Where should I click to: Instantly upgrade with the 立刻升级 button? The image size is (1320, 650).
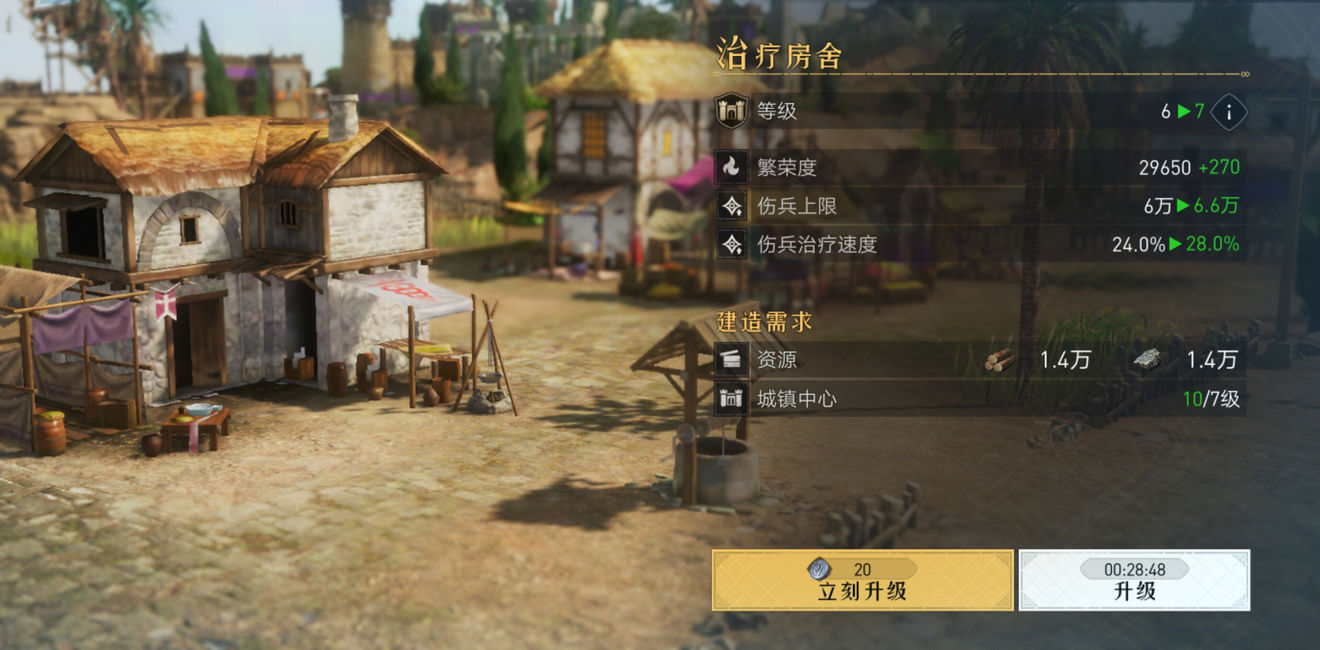click(862, 581)
